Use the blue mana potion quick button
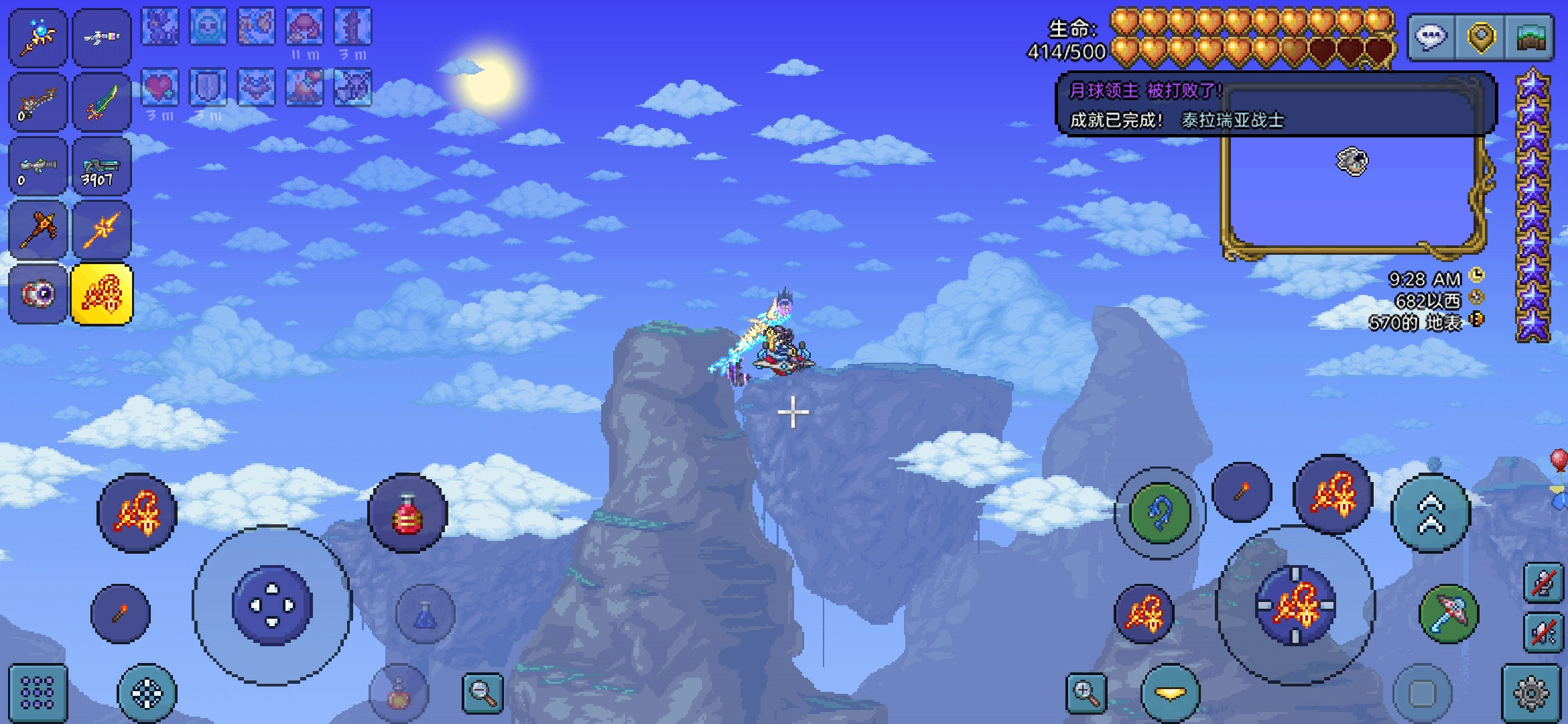 (425, 614)
